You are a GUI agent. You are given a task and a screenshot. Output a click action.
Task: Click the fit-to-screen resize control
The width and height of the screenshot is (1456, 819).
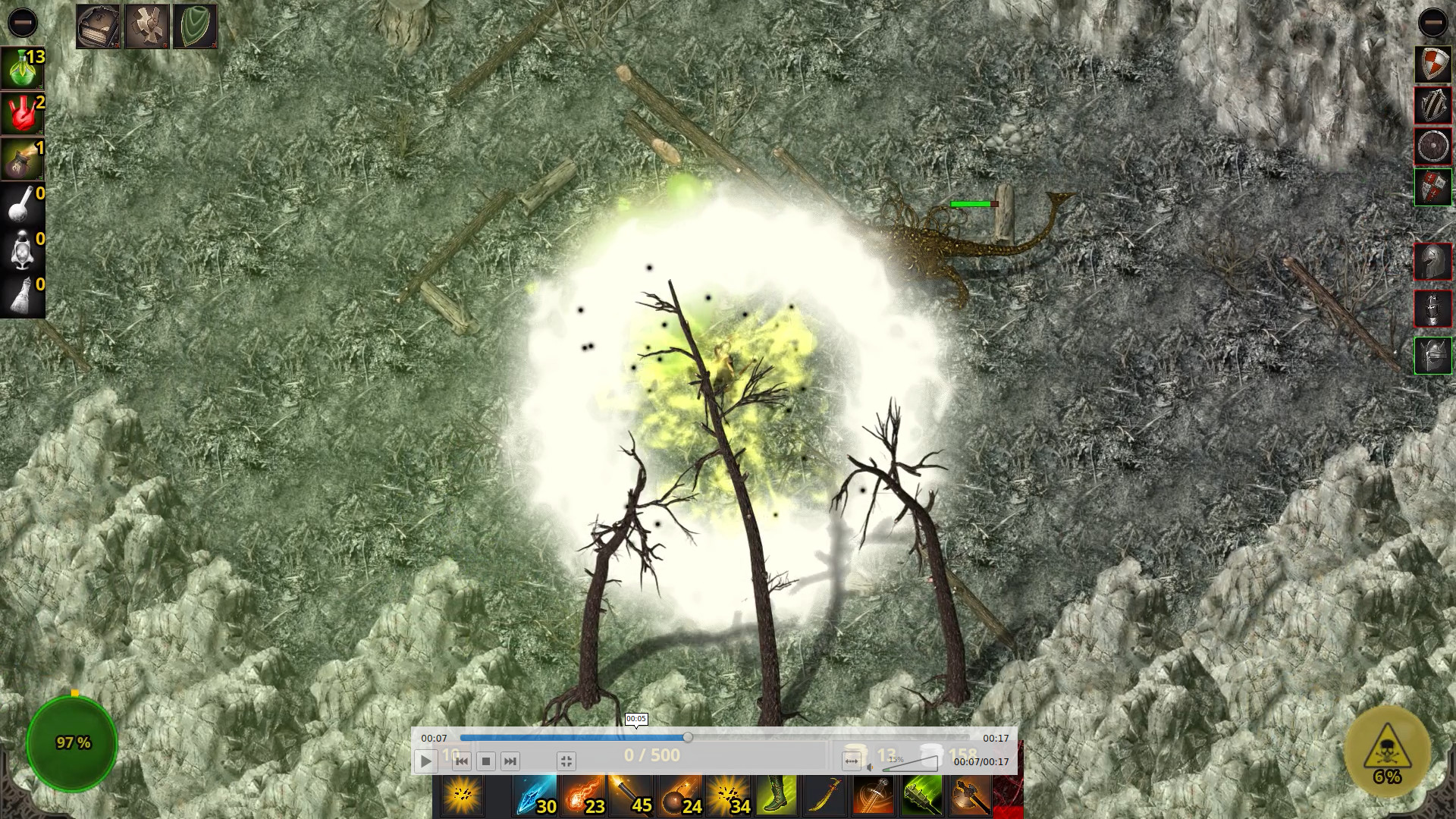[567, 761]
